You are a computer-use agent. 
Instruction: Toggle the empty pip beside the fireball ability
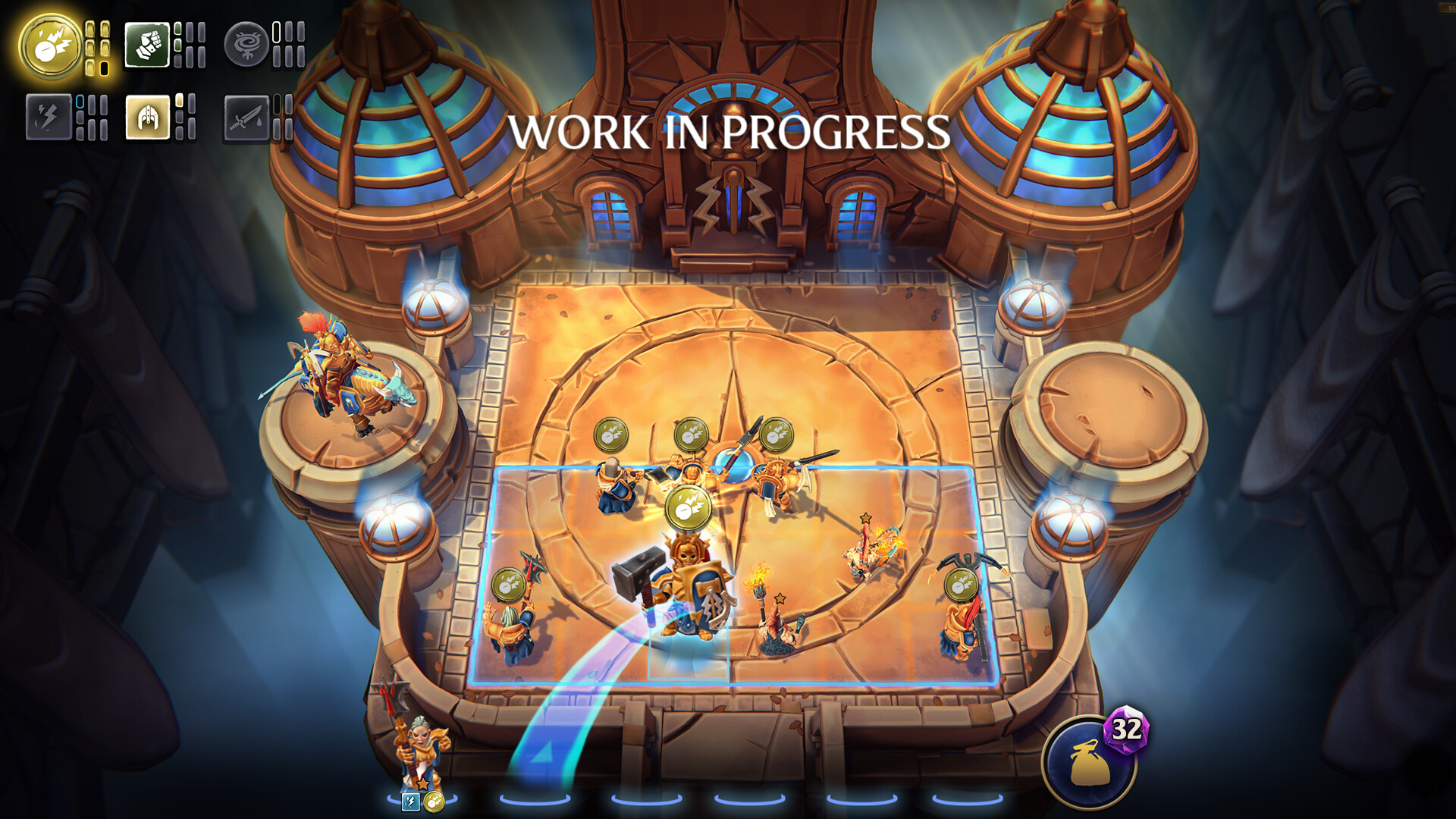104,69
